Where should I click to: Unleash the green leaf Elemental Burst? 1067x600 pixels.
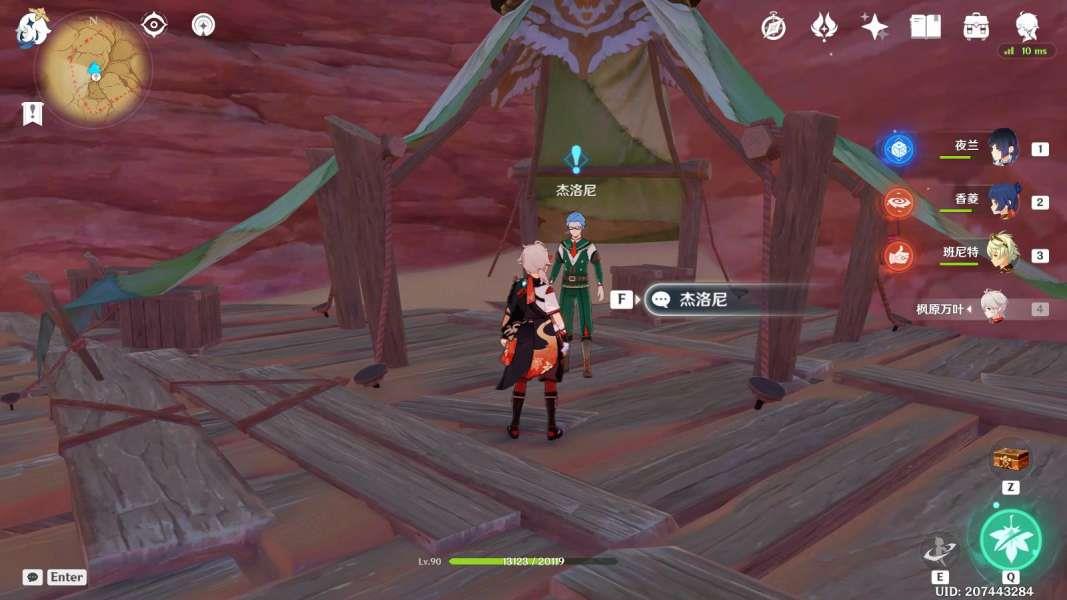click(1010, 539)
